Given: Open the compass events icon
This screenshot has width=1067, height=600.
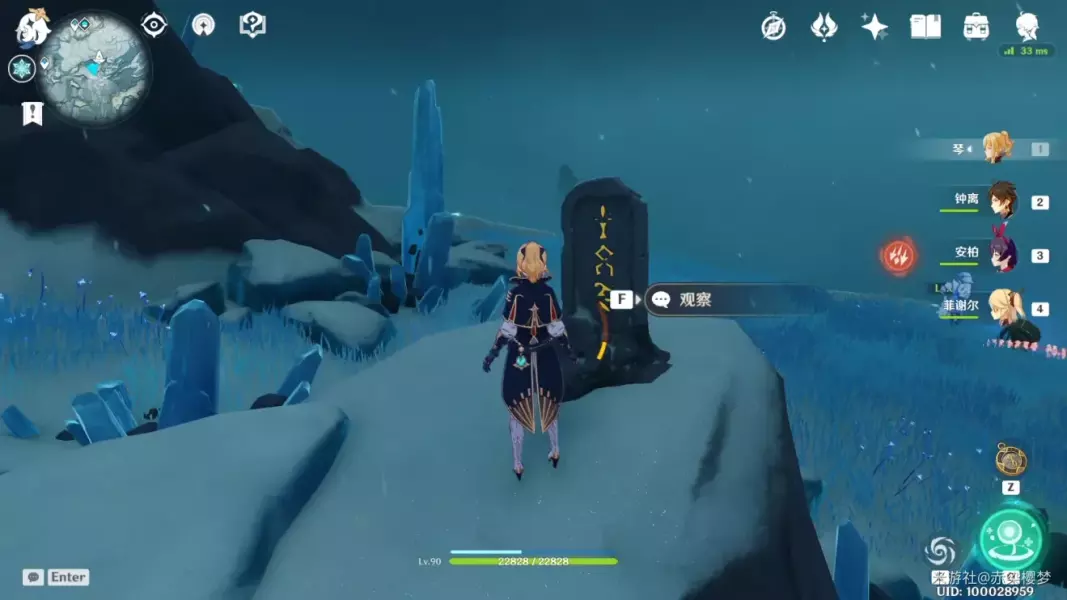Looking at the screenshot, I should pyautogui.click(x=773, y=27).
